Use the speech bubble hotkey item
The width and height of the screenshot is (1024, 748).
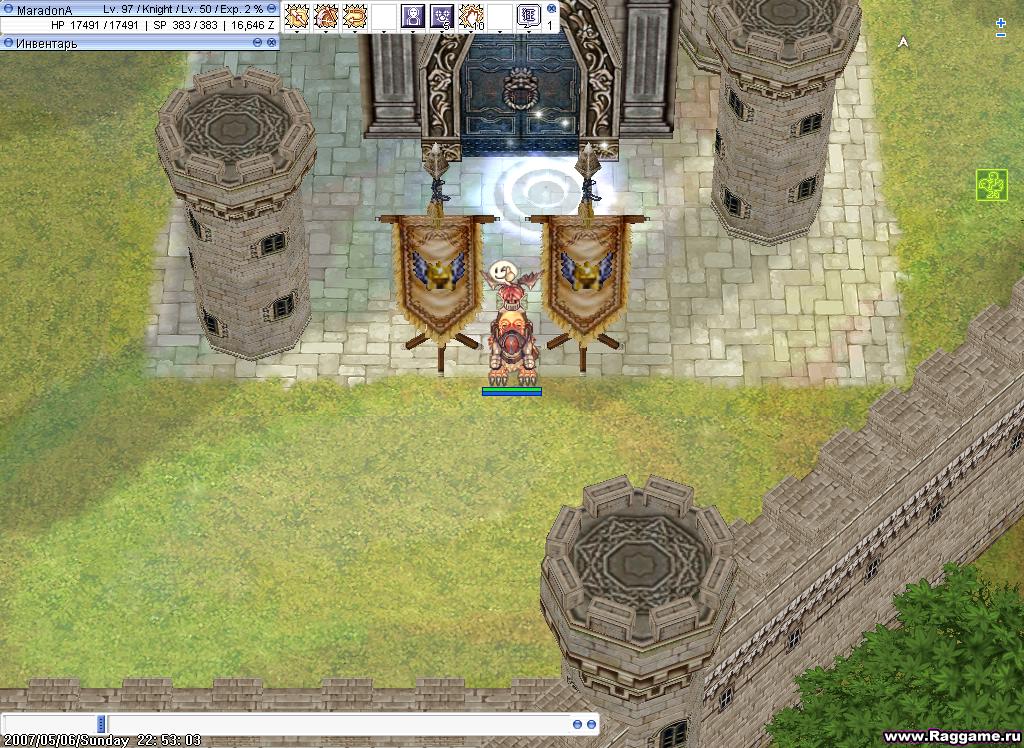529,16
